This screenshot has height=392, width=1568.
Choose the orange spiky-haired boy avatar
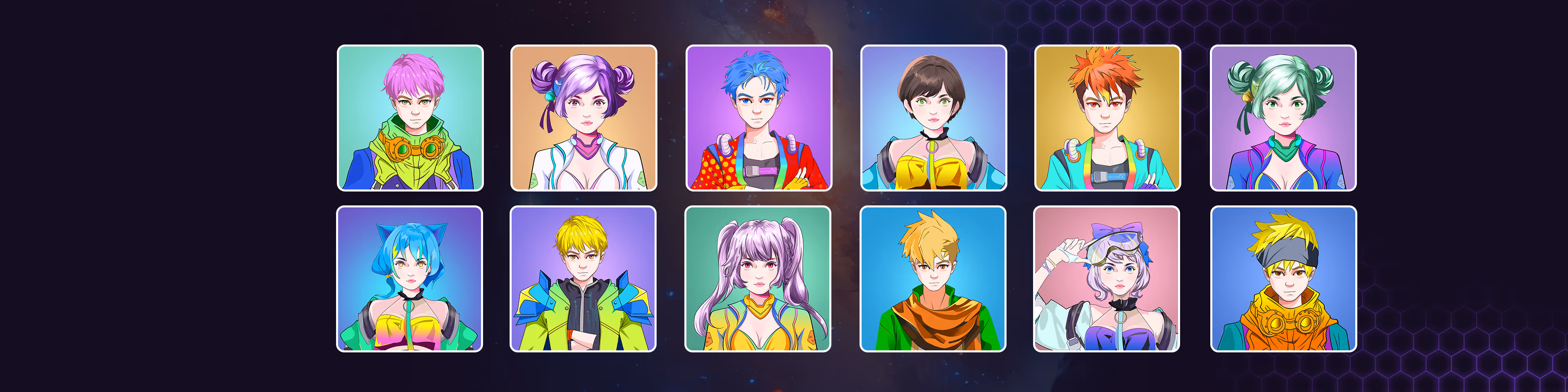click(x=1107, y=118)
